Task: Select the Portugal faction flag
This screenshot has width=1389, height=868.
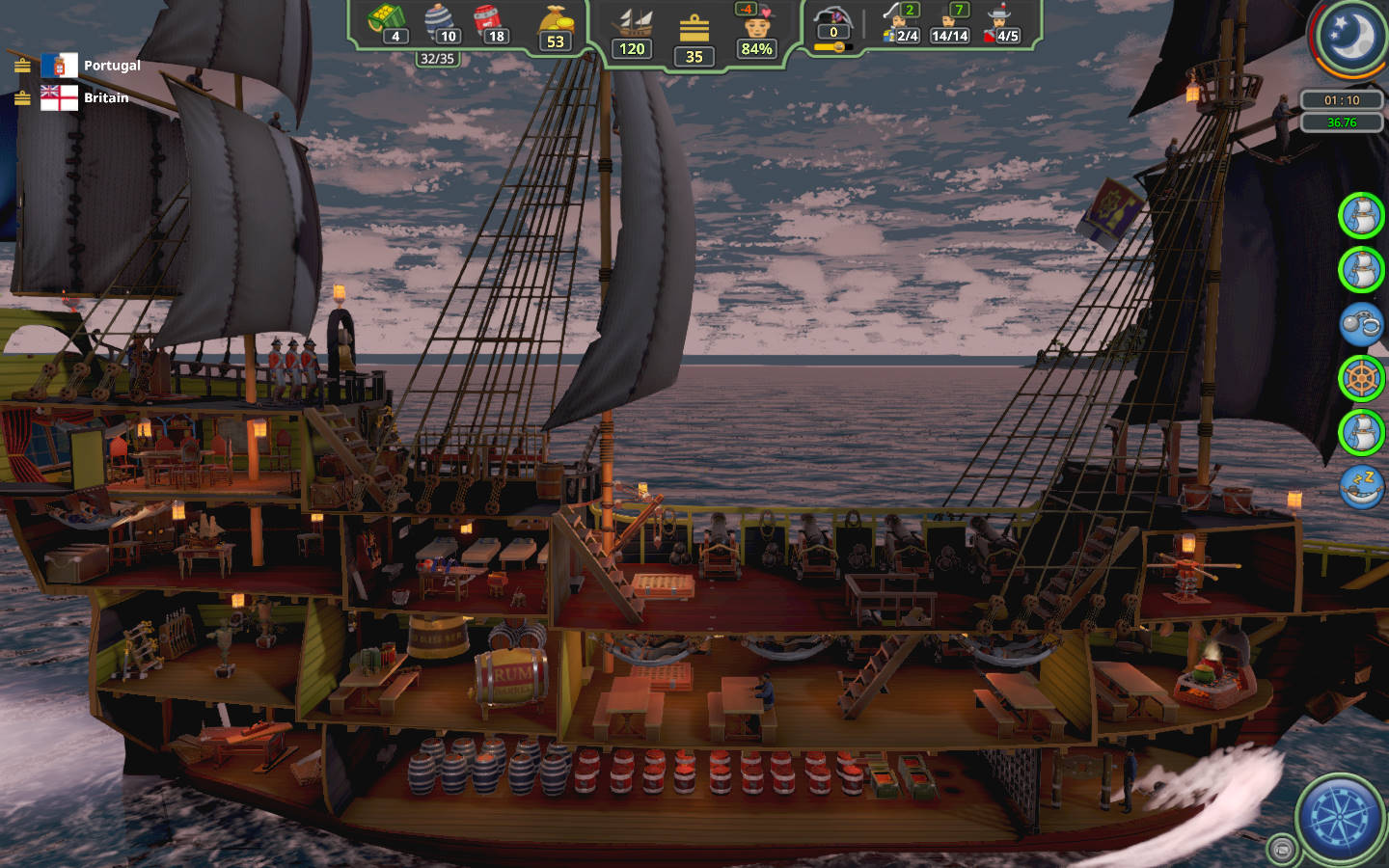Action: click(59, 66)
